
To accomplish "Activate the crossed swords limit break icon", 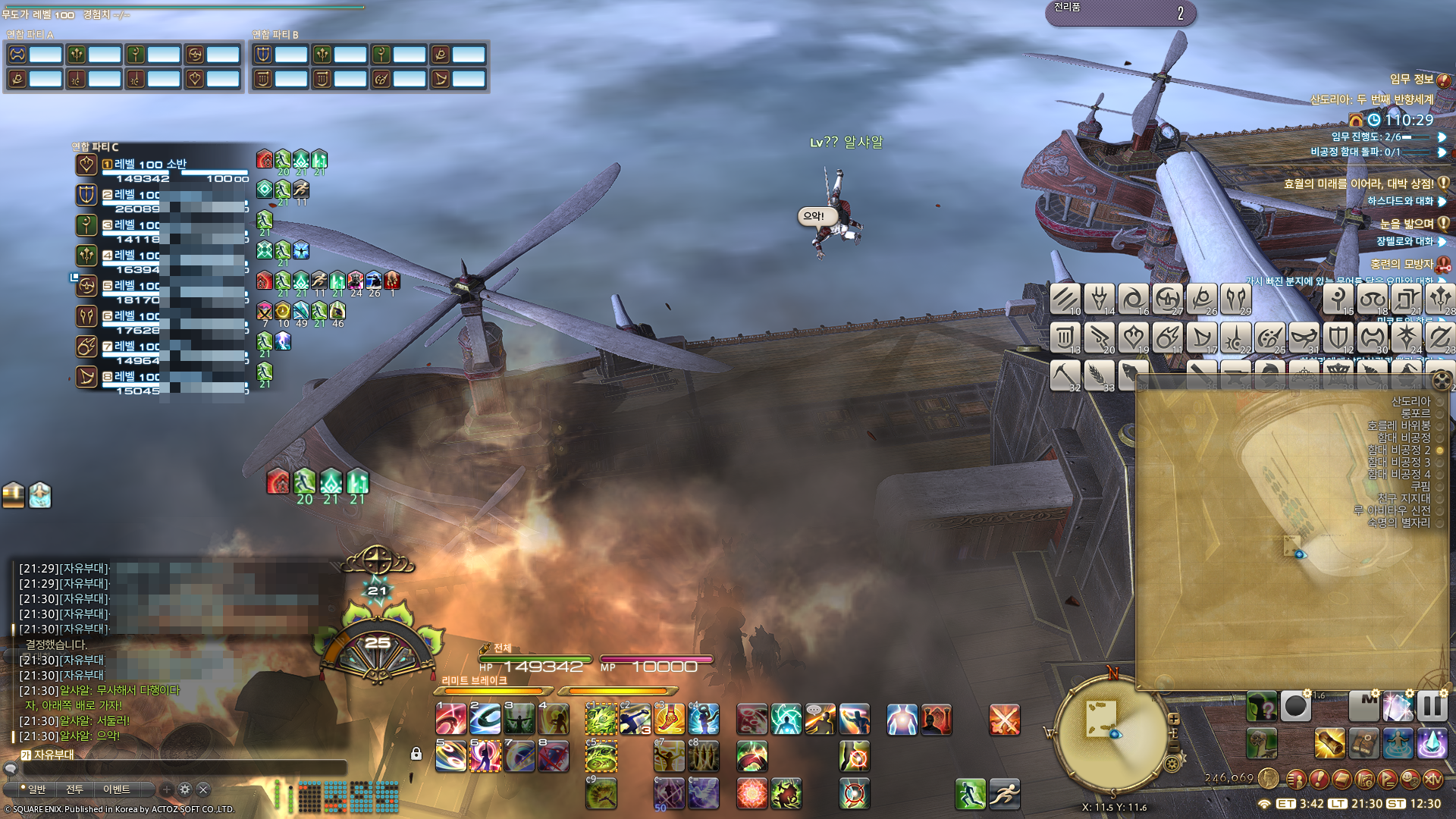I will pos(1004,720).
